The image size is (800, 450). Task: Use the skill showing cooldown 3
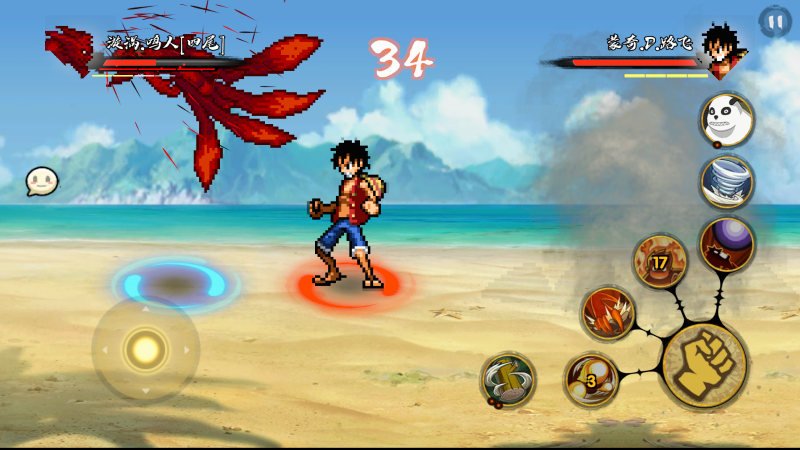pyautogui.click(x=590, y=379)
